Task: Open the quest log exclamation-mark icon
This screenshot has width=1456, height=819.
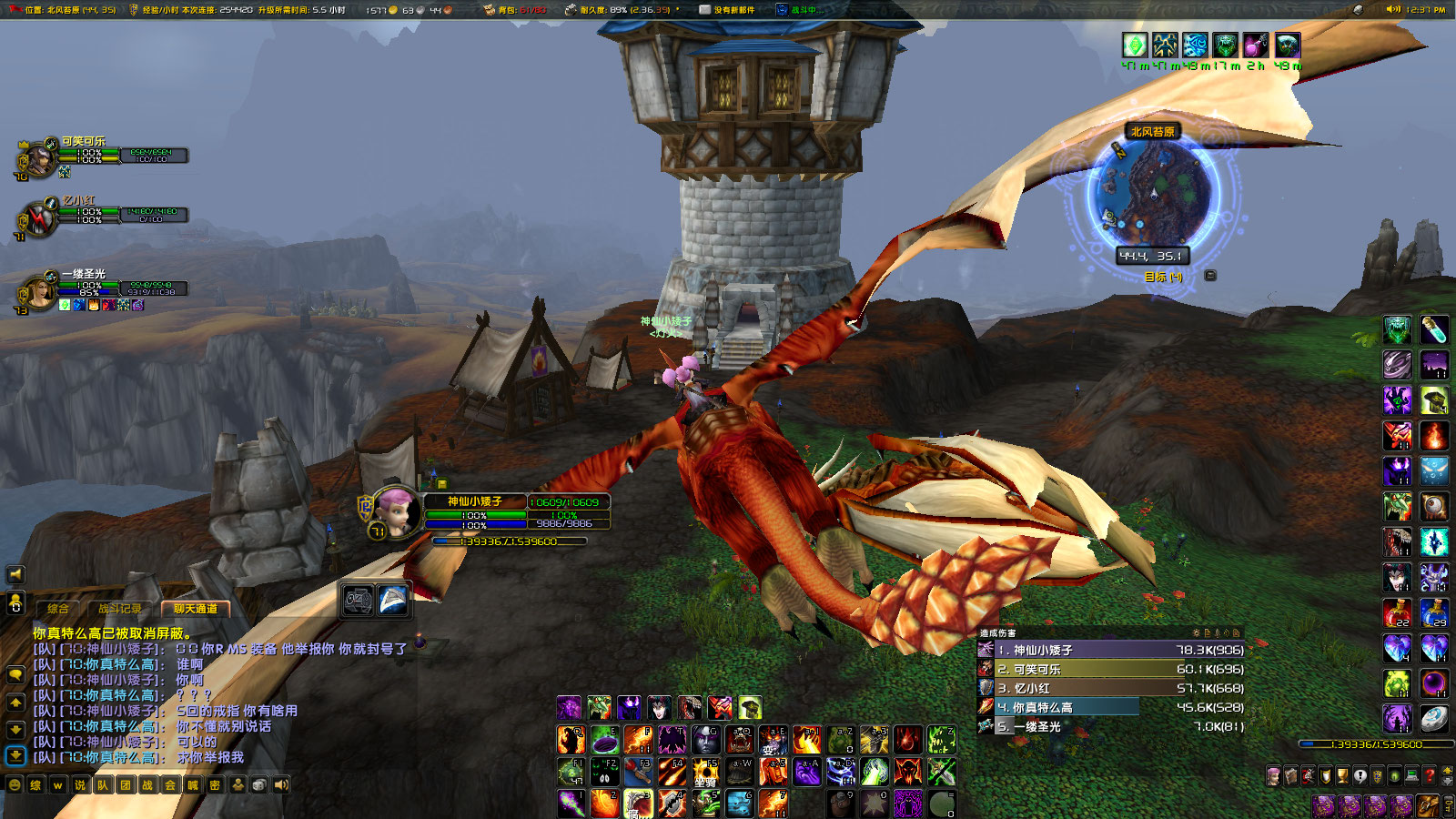Action: [1360, 775]
